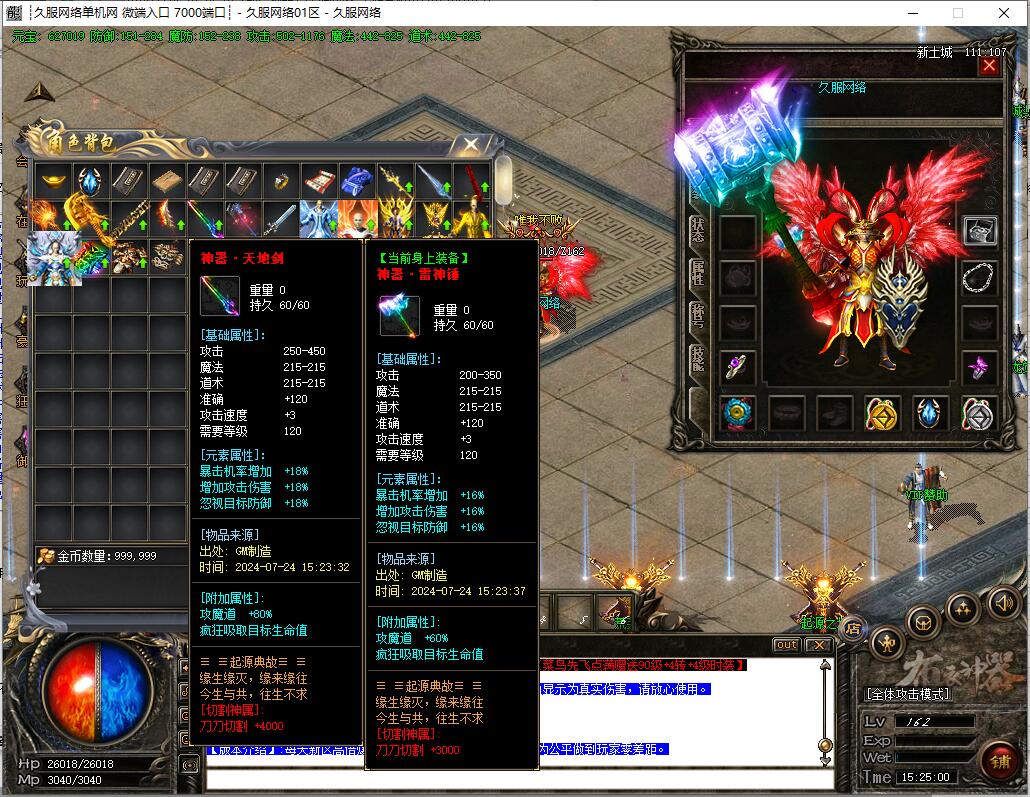Select the gold ingot in the backpack

52,181
